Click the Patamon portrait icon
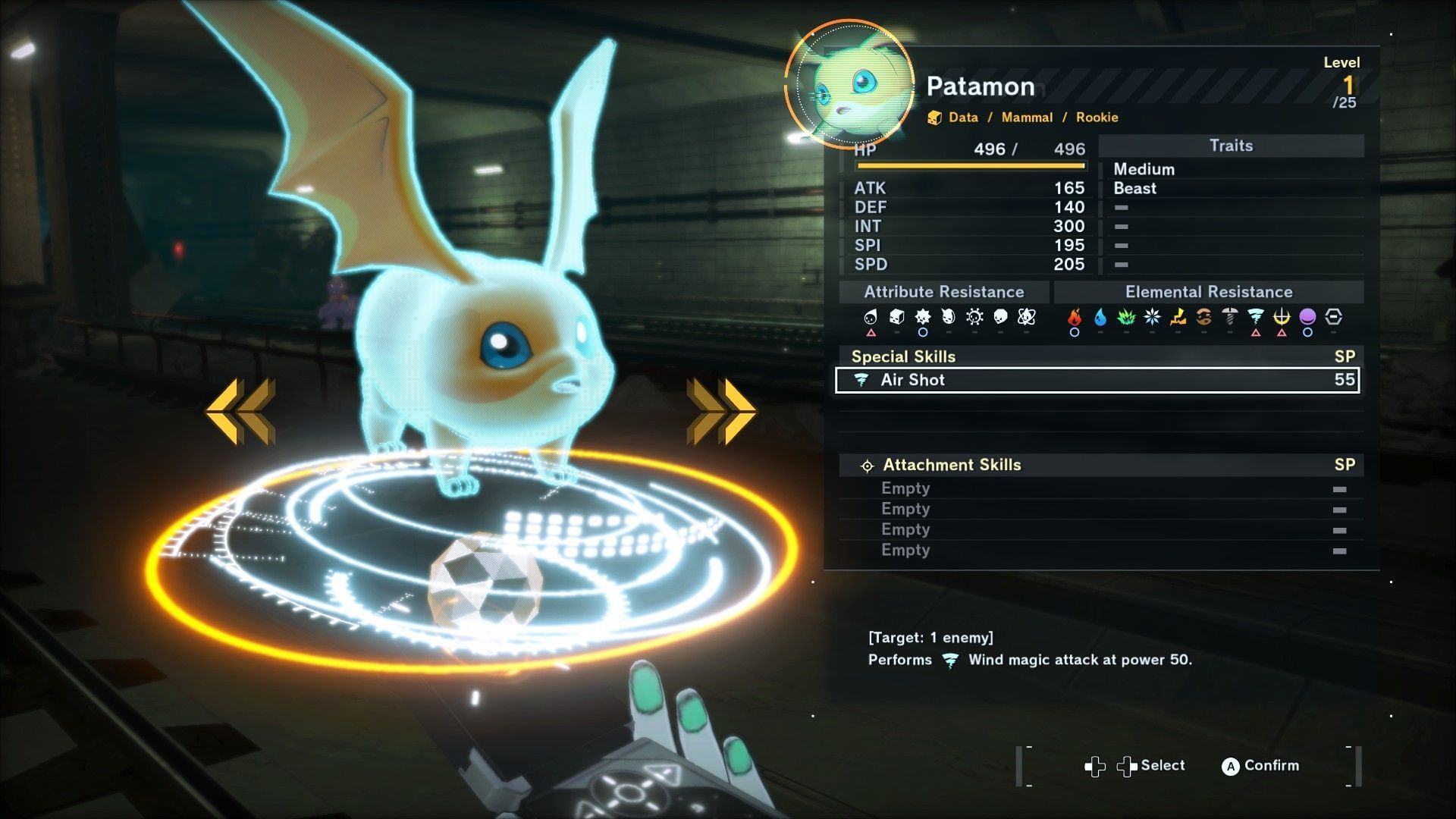Image resolution: width=1456 pixels, height=819 pixels. (x=851, y=83)
